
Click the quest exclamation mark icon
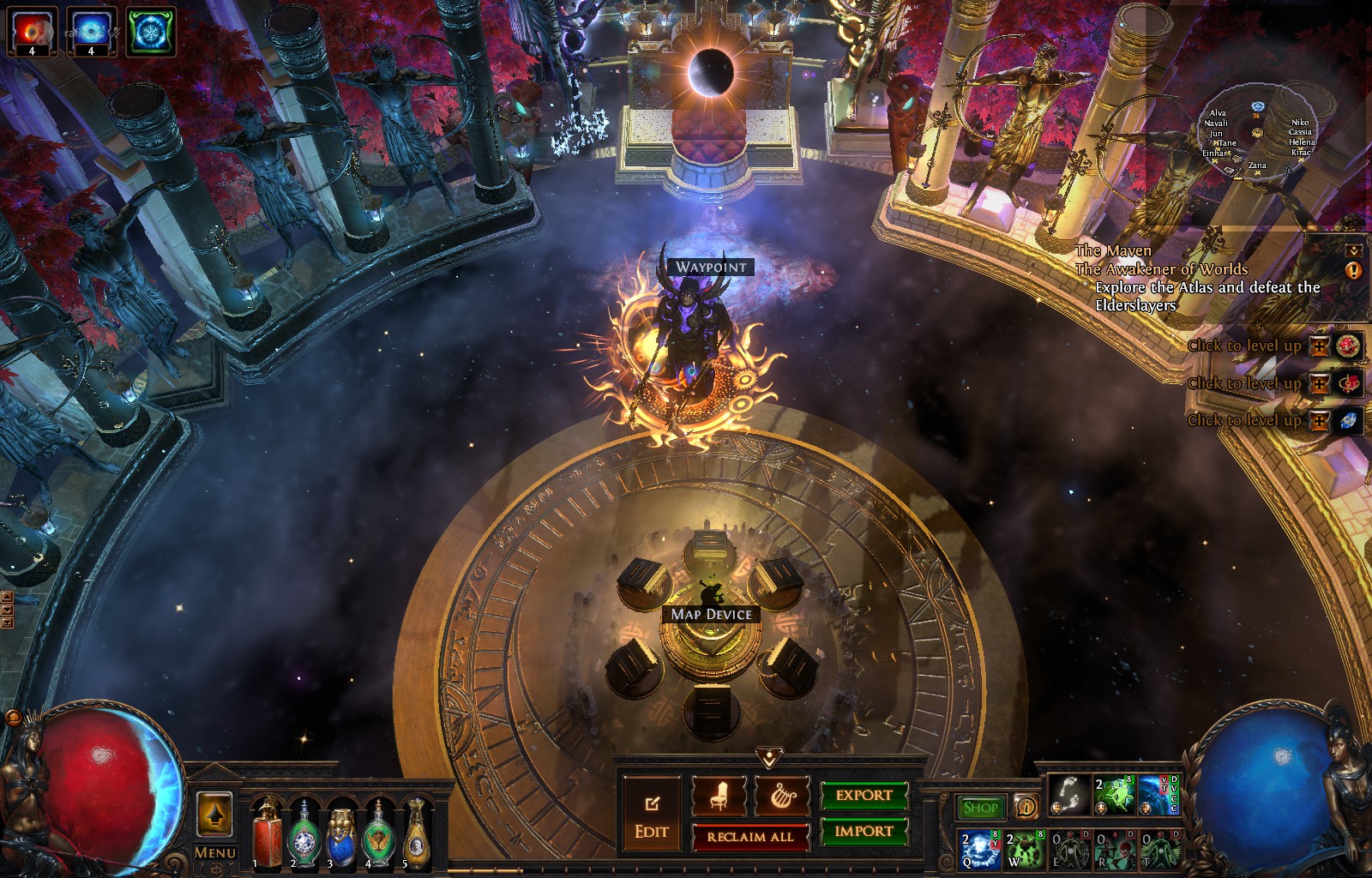pos(1354,271)
